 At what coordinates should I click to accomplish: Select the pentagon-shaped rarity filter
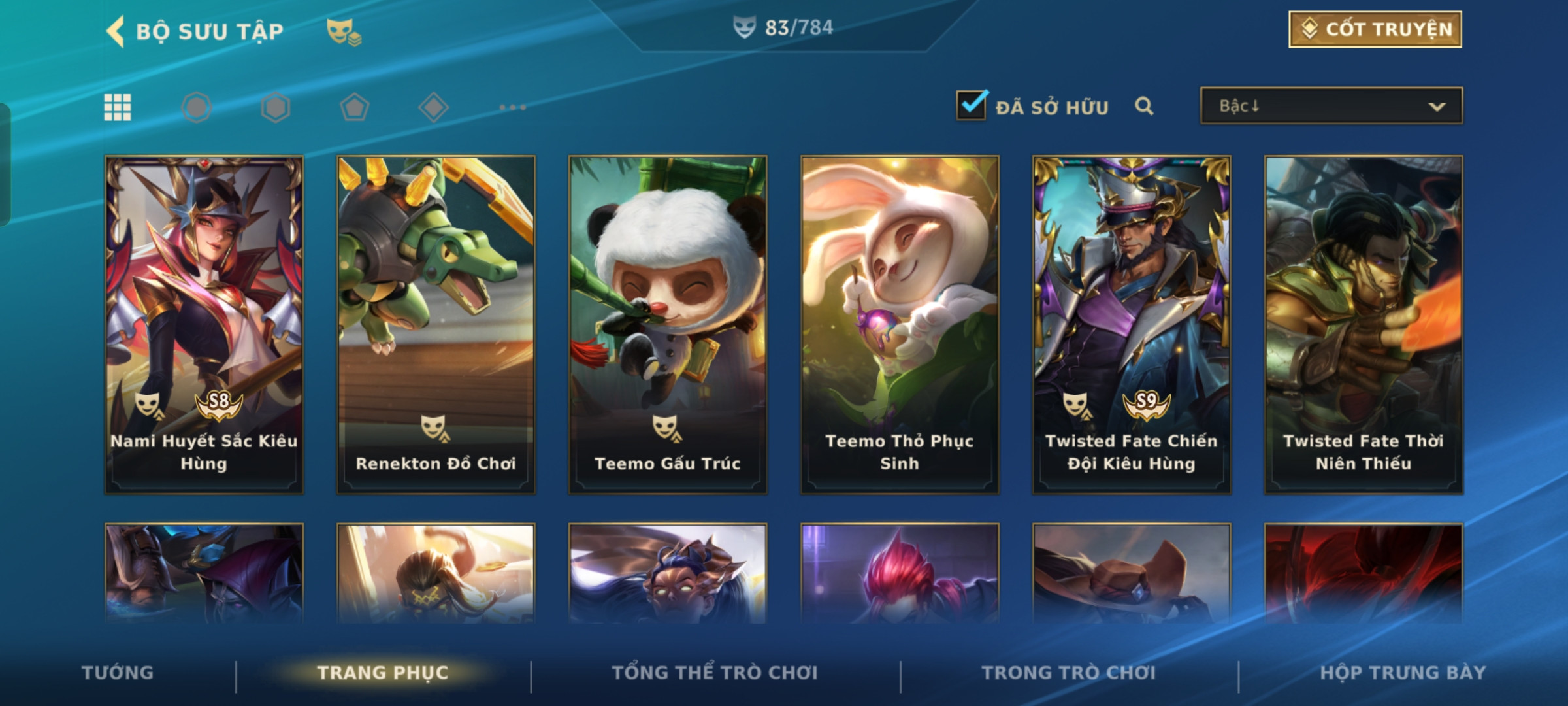click(354, 107)
